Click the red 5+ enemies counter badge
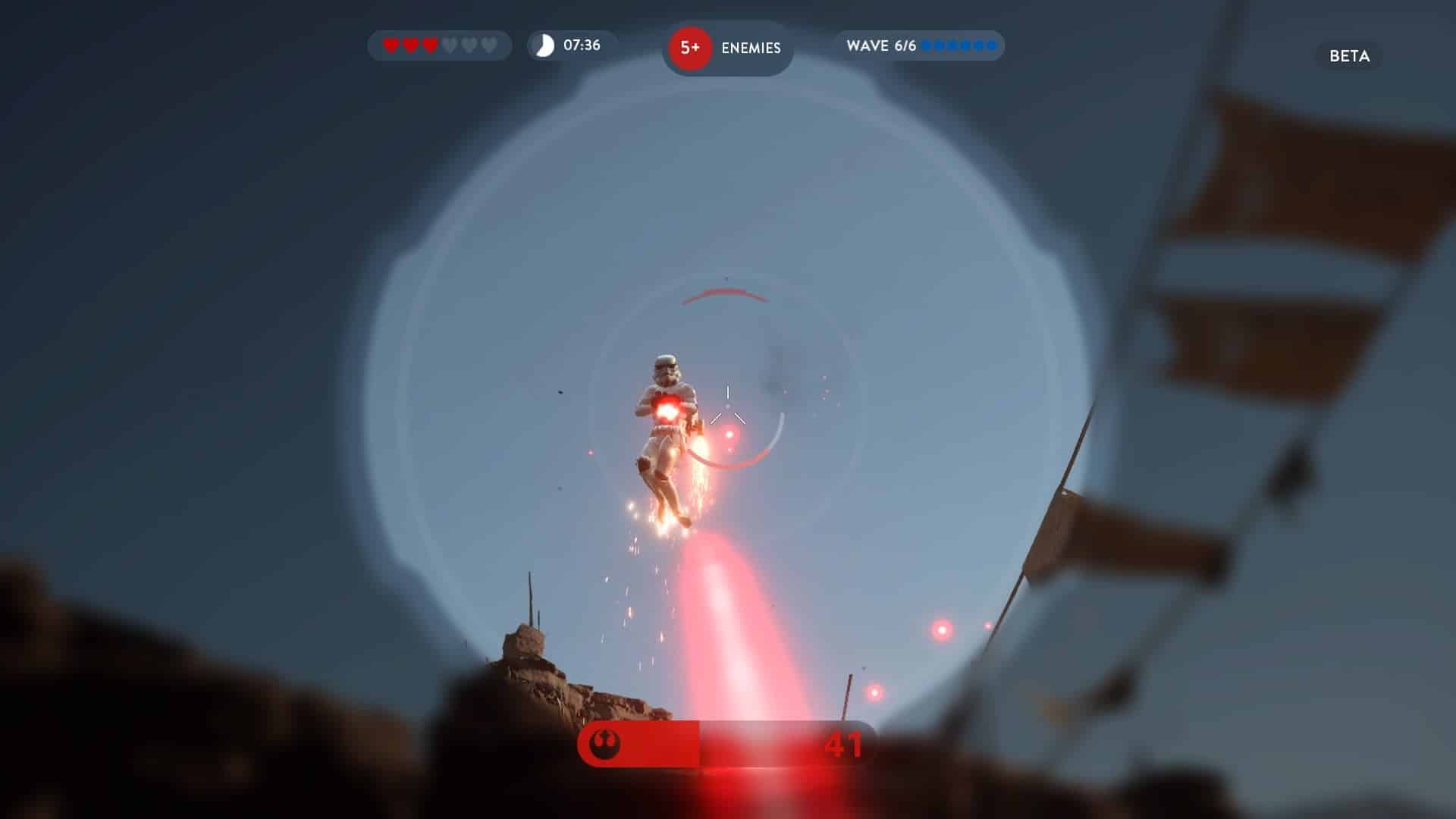 click(x=689, y=48)
